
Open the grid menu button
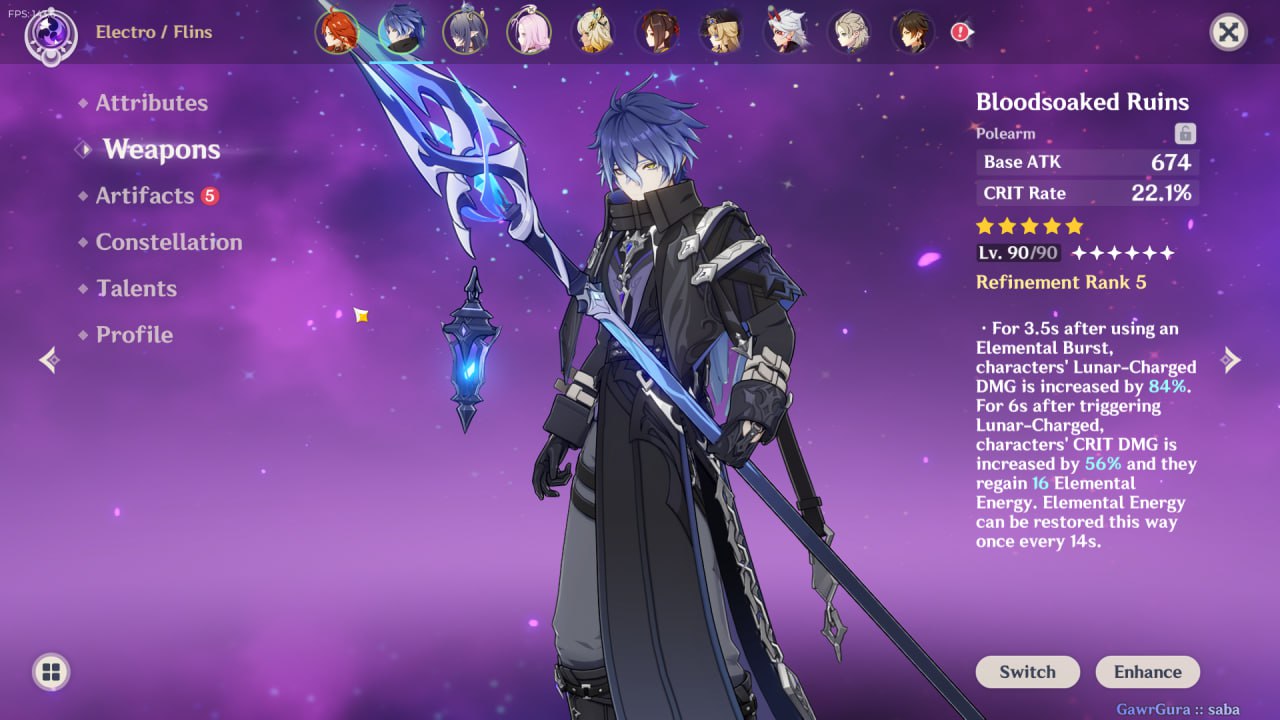[x=51, y=671]
